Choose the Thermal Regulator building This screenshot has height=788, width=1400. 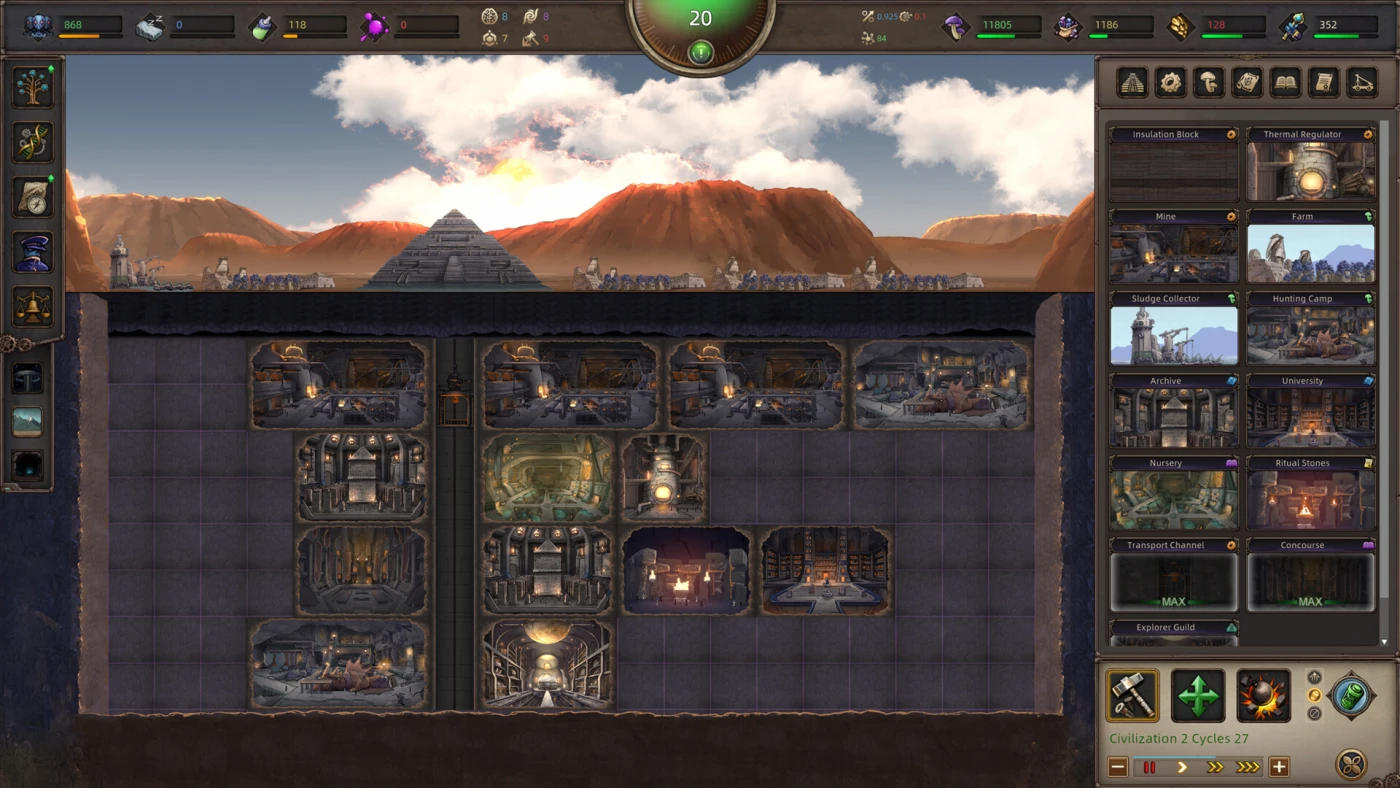[x=1310, y=165]
